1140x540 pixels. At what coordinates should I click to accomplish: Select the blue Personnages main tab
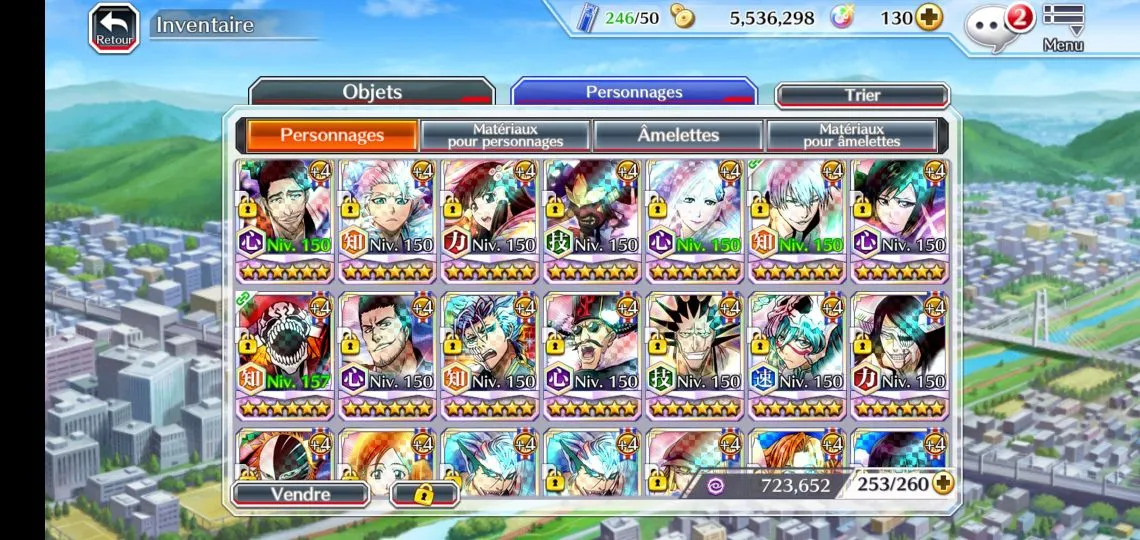click(634, 92)
